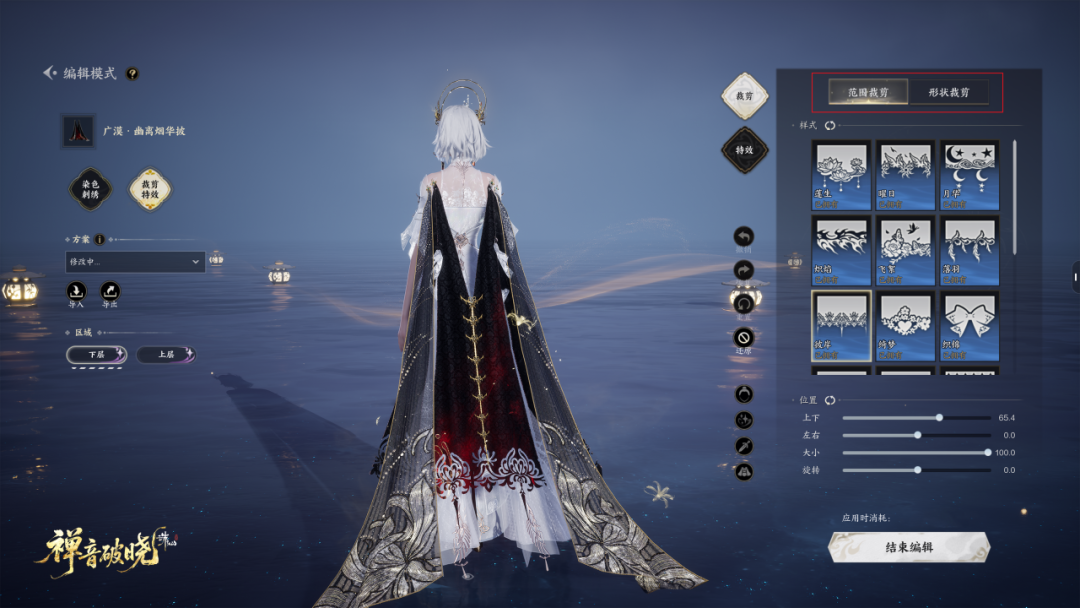1080x608 pixels.
Task: Click the 导入 import icon
Action: (76, 291)
